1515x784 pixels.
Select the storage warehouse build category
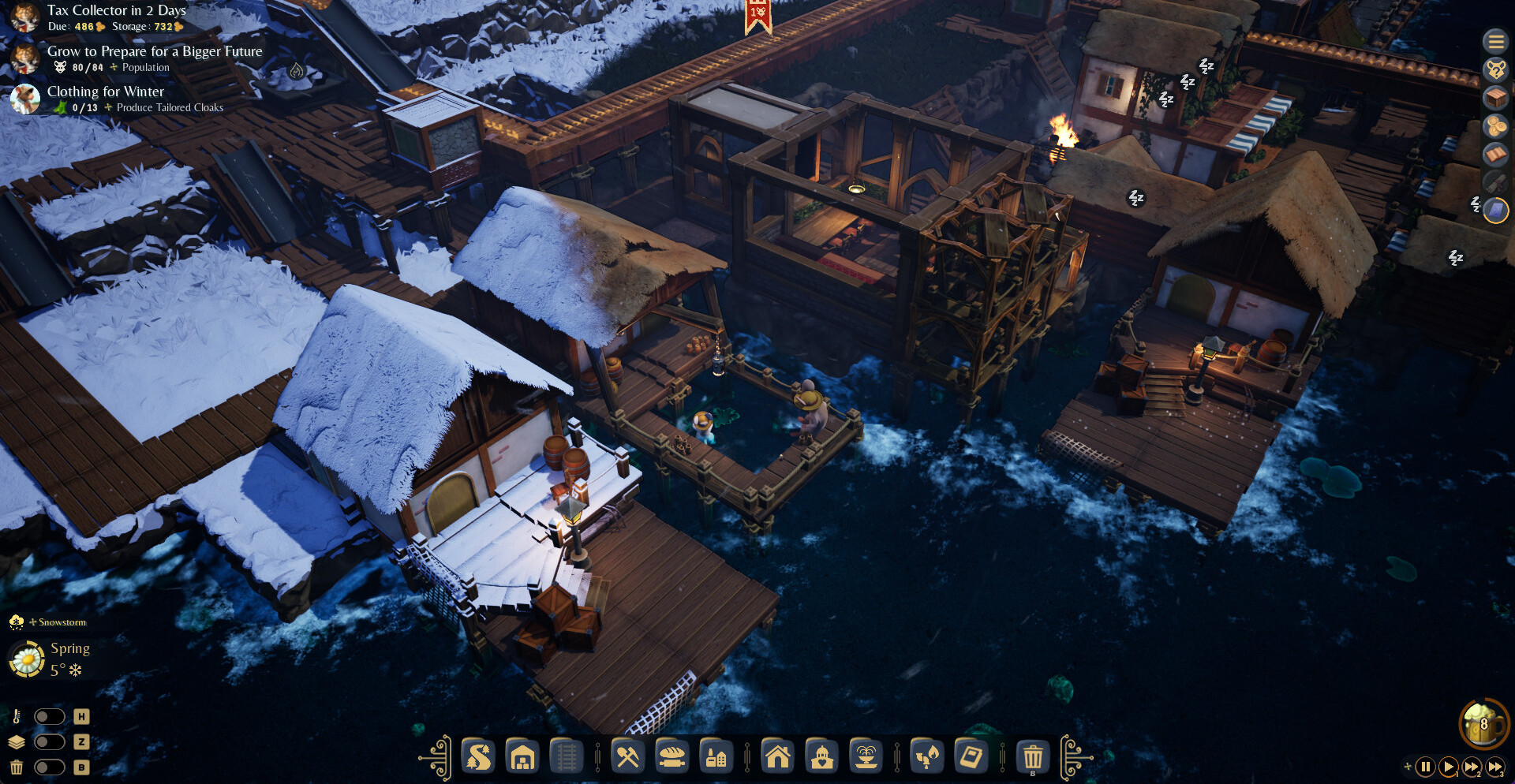tap(522, 757)
